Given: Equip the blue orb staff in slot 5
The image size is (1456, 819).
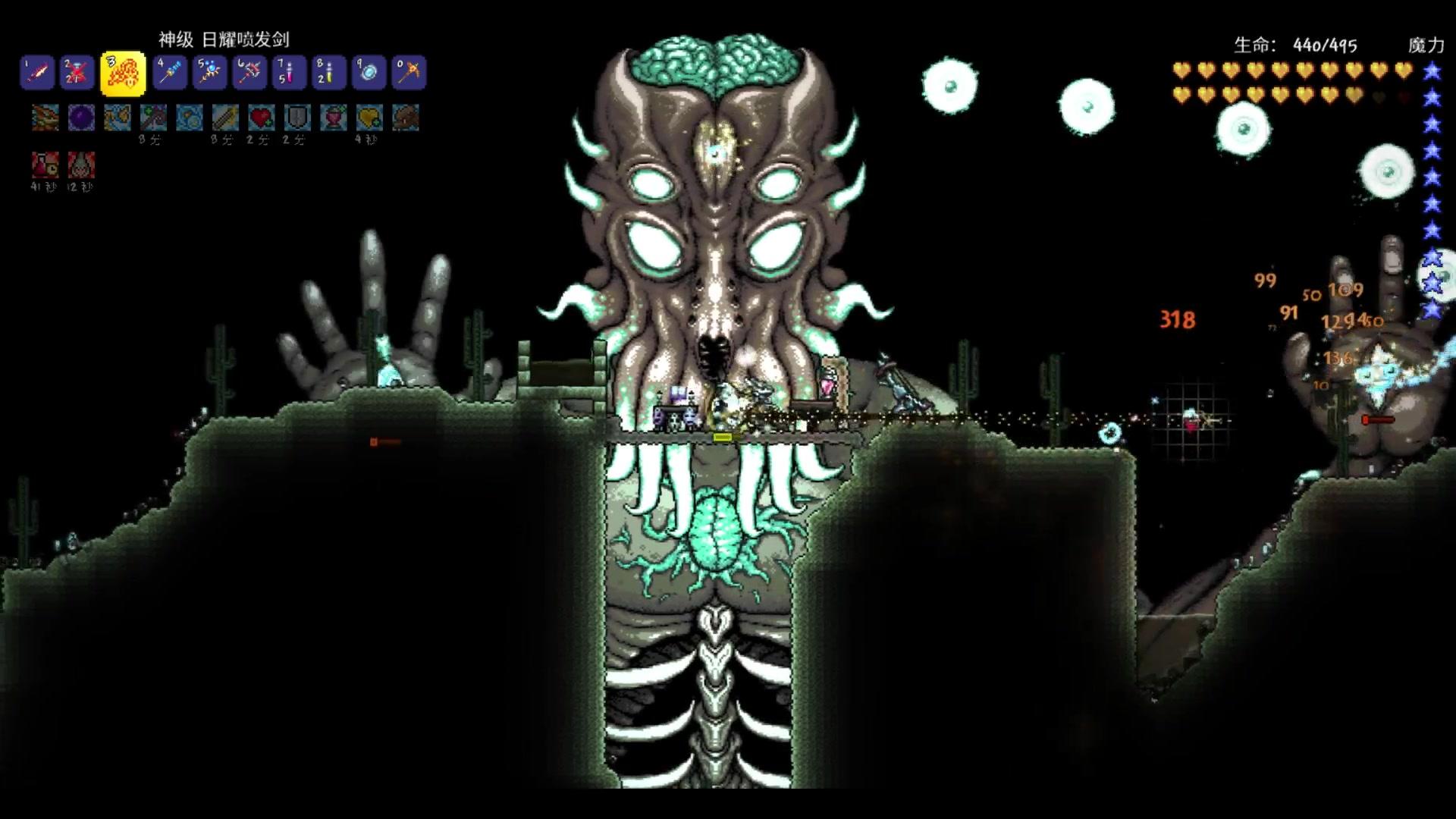Looking at the screenshot, I should [x=209, y=74].
